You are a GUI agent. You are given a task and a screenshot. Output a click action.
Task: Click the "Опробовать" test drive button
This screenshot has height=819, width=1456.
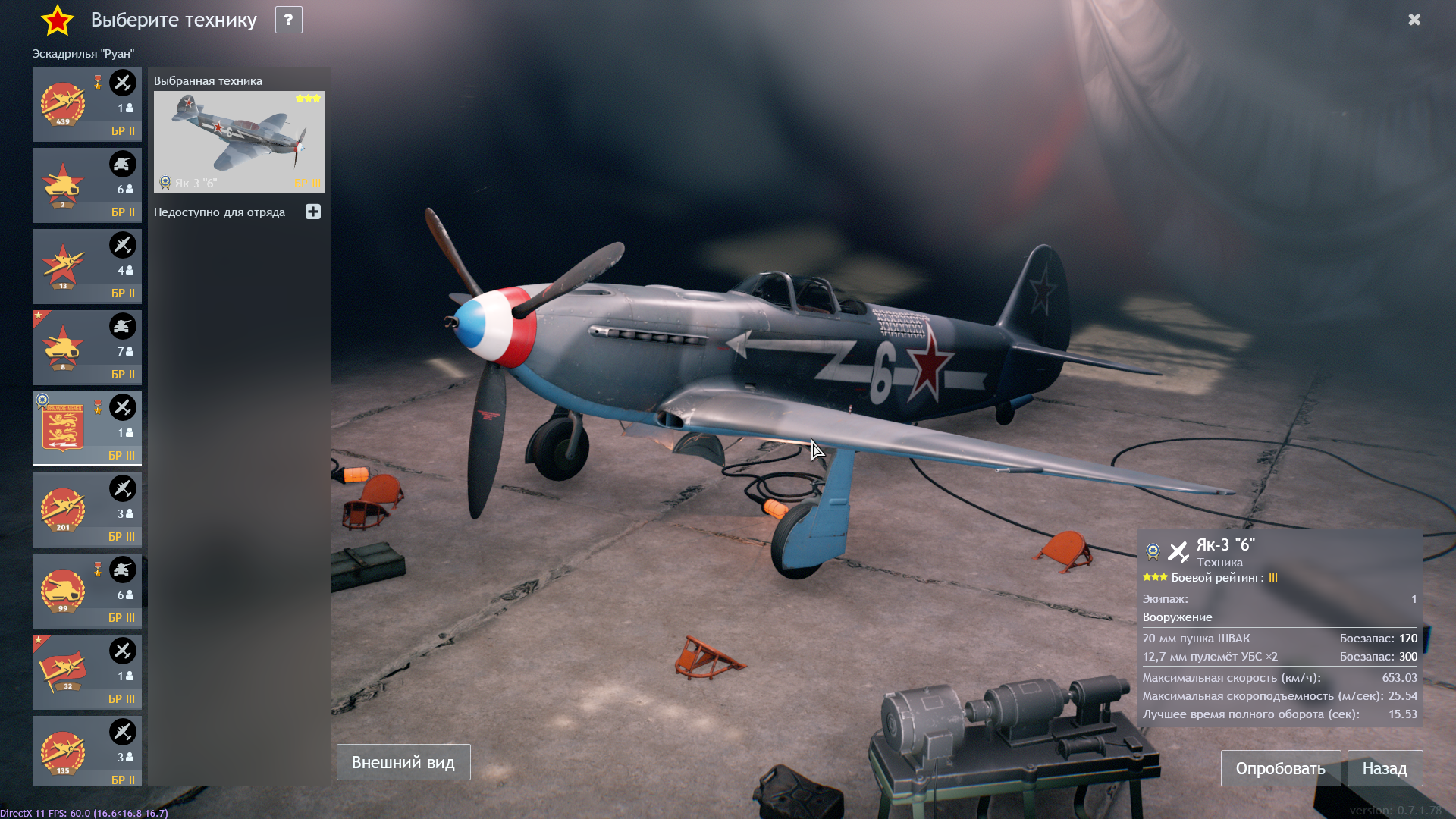pyautogui.click(x=1280, y=768)
